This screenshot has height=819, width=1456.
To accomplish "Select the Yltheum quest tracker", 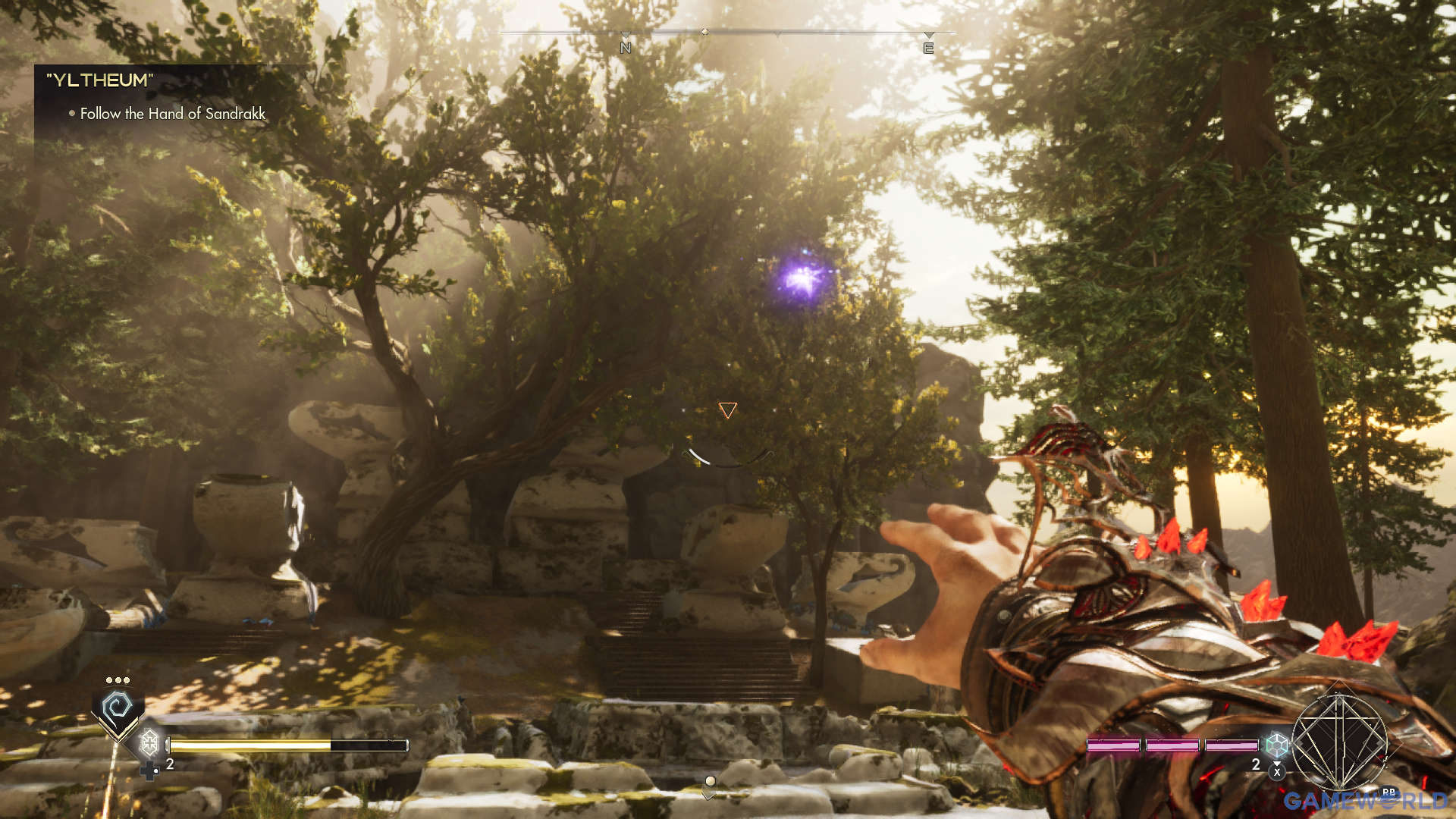I will click(99, 80).
